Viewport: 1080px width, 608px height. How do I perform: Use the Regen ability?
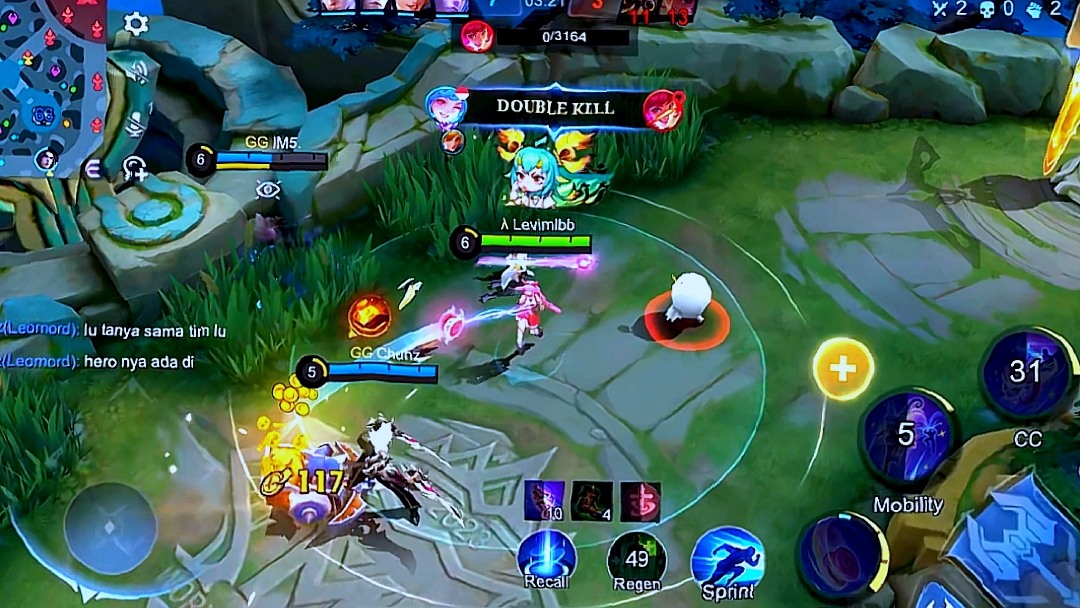(637, 560)
